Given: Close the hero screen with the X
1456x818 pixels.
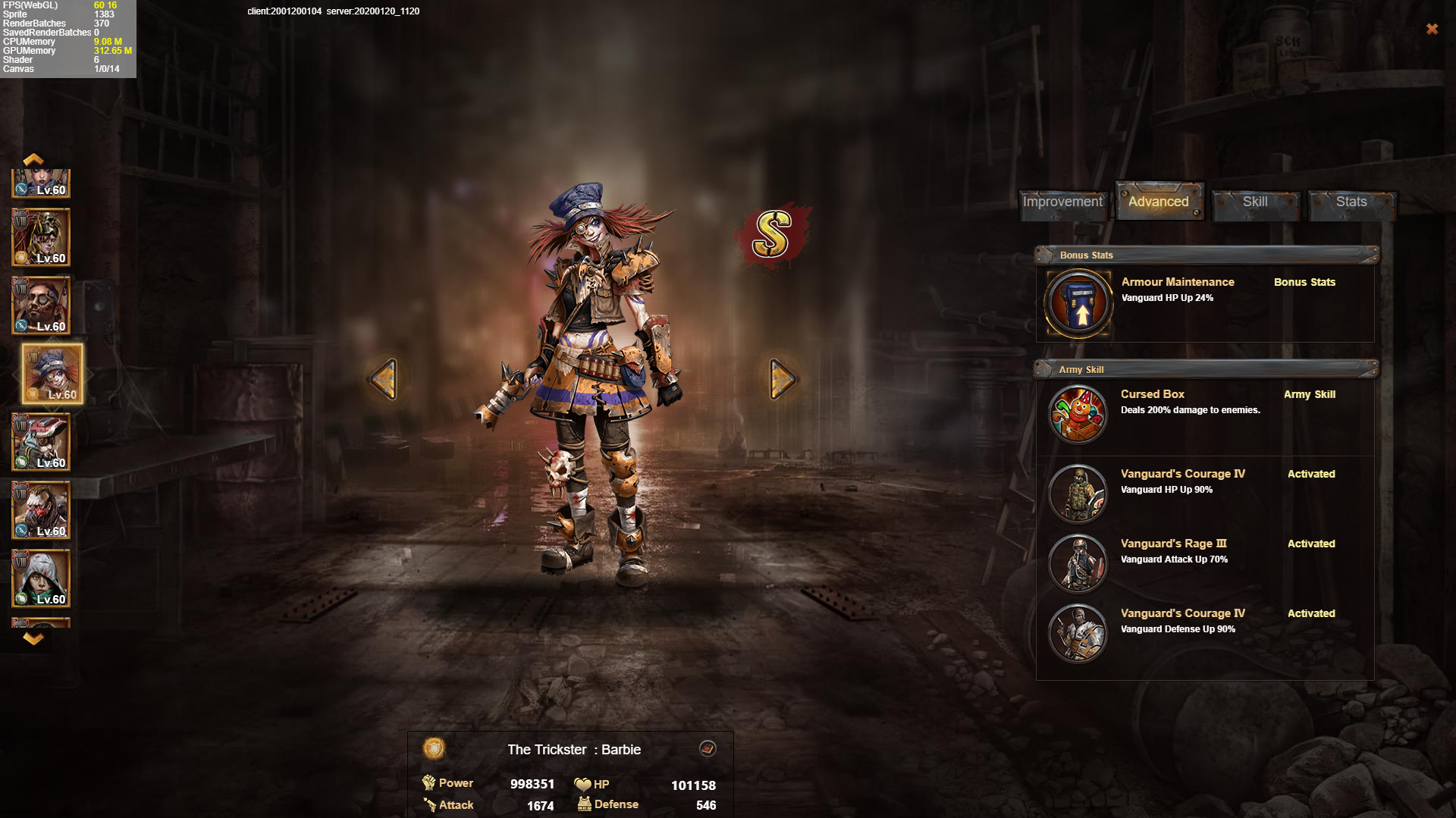Looking at the screenshot, I should tap(1432, 29).
